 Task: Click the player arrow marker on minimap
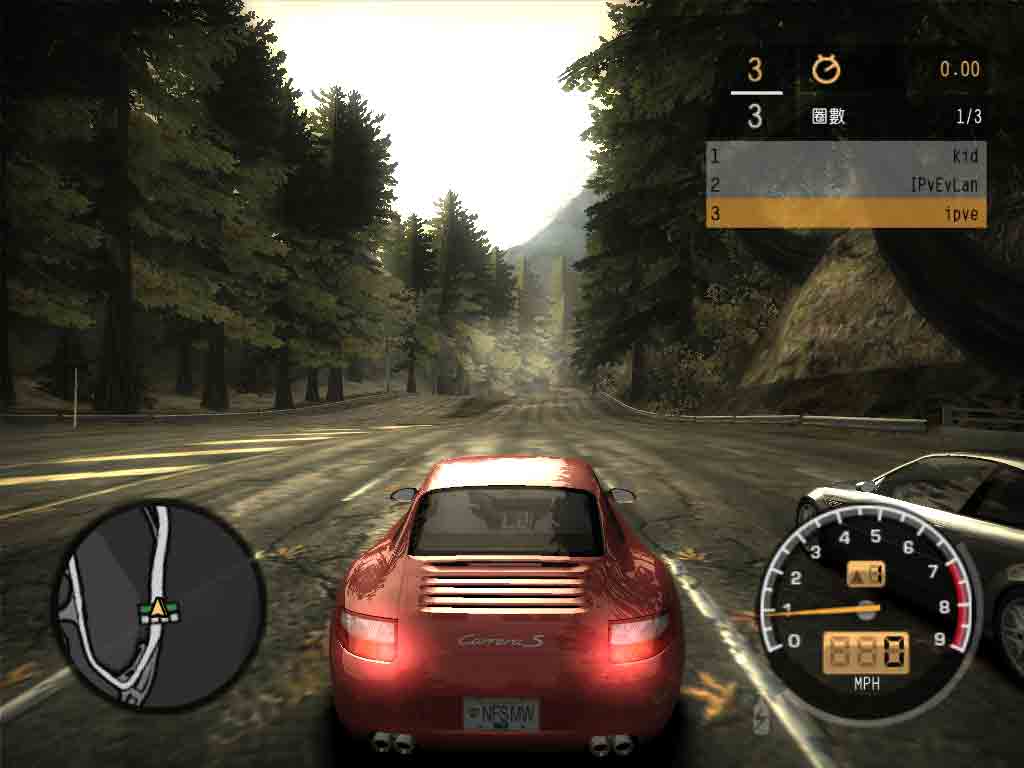pos(158,606)
